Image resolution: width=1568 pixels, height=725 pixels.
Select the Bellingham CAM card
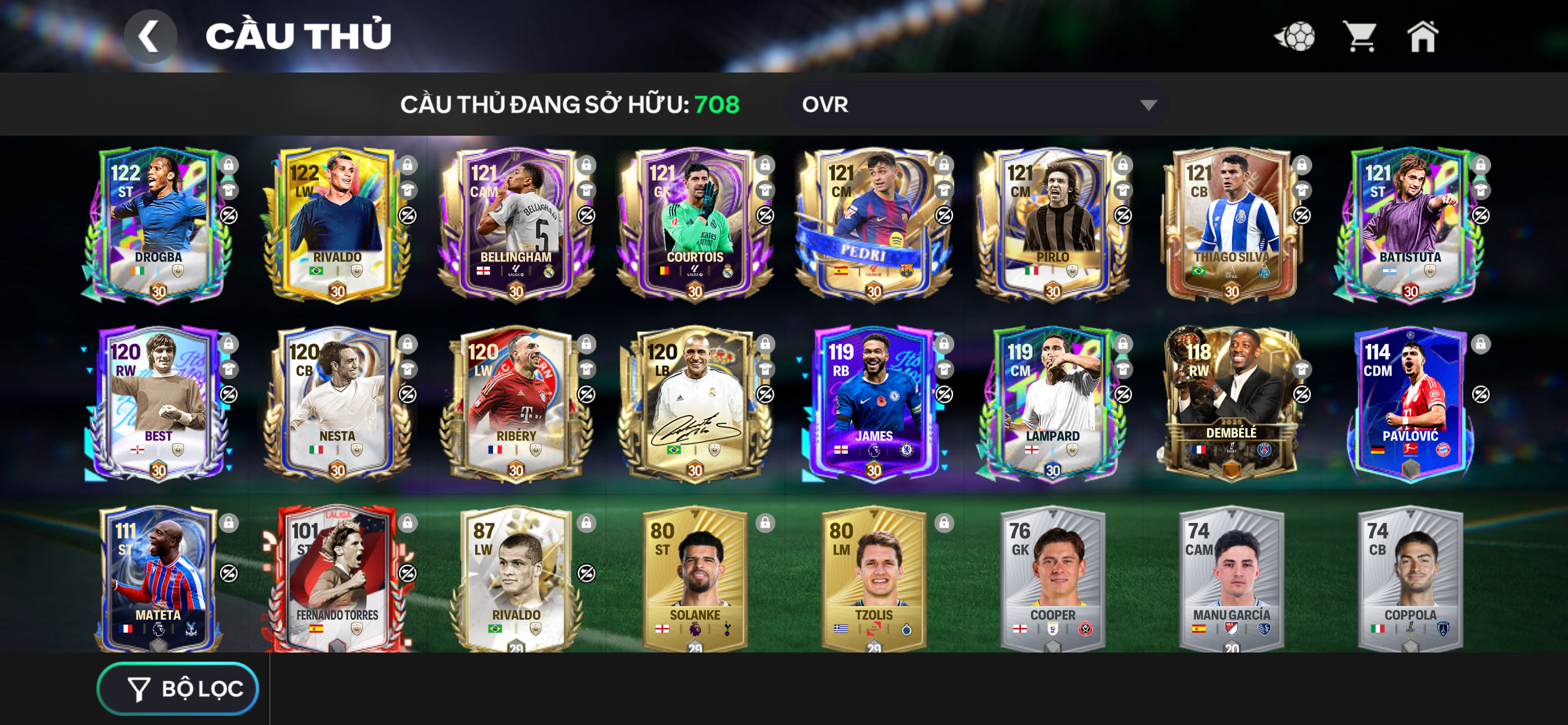click(x=515, y=224)
